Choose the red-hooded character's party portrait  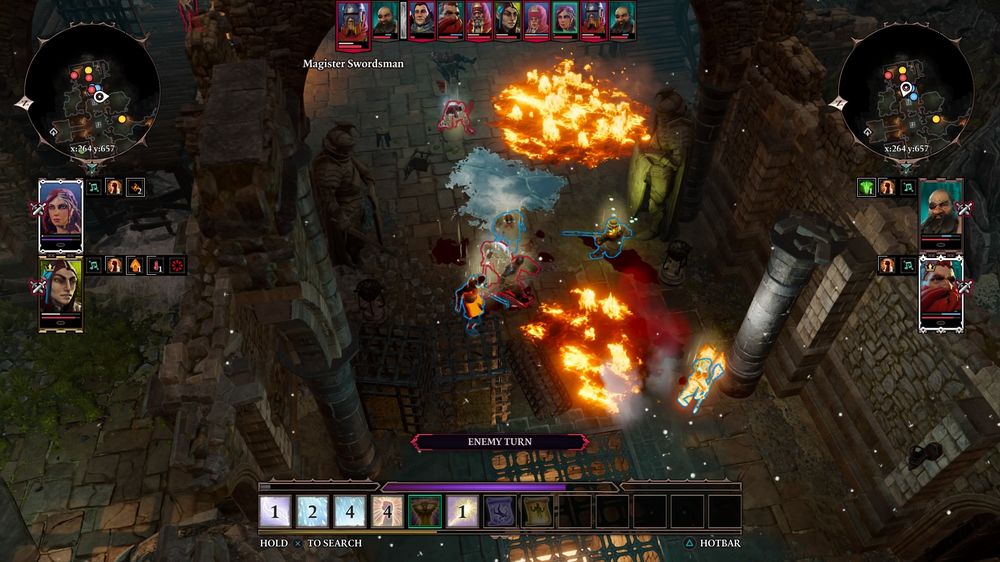click(x=940, y=291)
